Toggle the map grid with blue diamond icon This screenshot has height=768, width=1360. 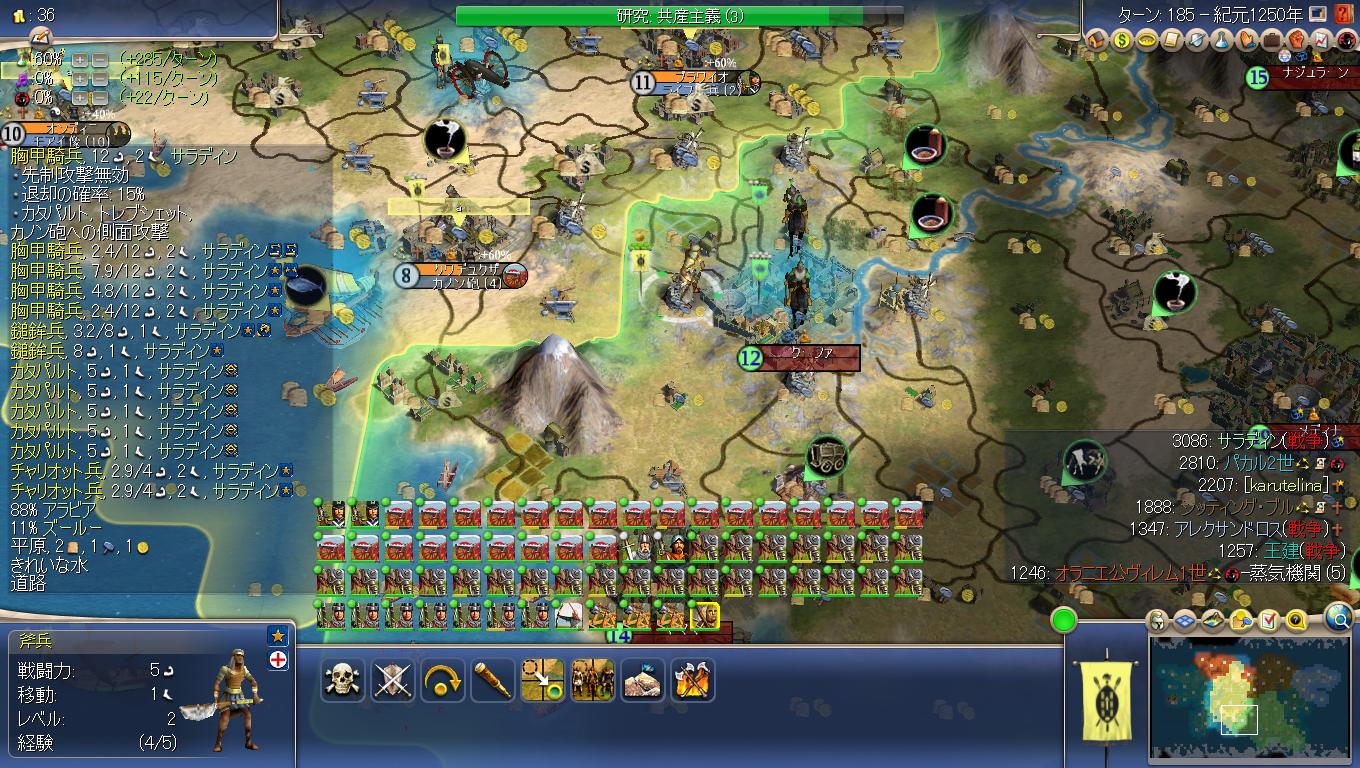point(1184,621)
